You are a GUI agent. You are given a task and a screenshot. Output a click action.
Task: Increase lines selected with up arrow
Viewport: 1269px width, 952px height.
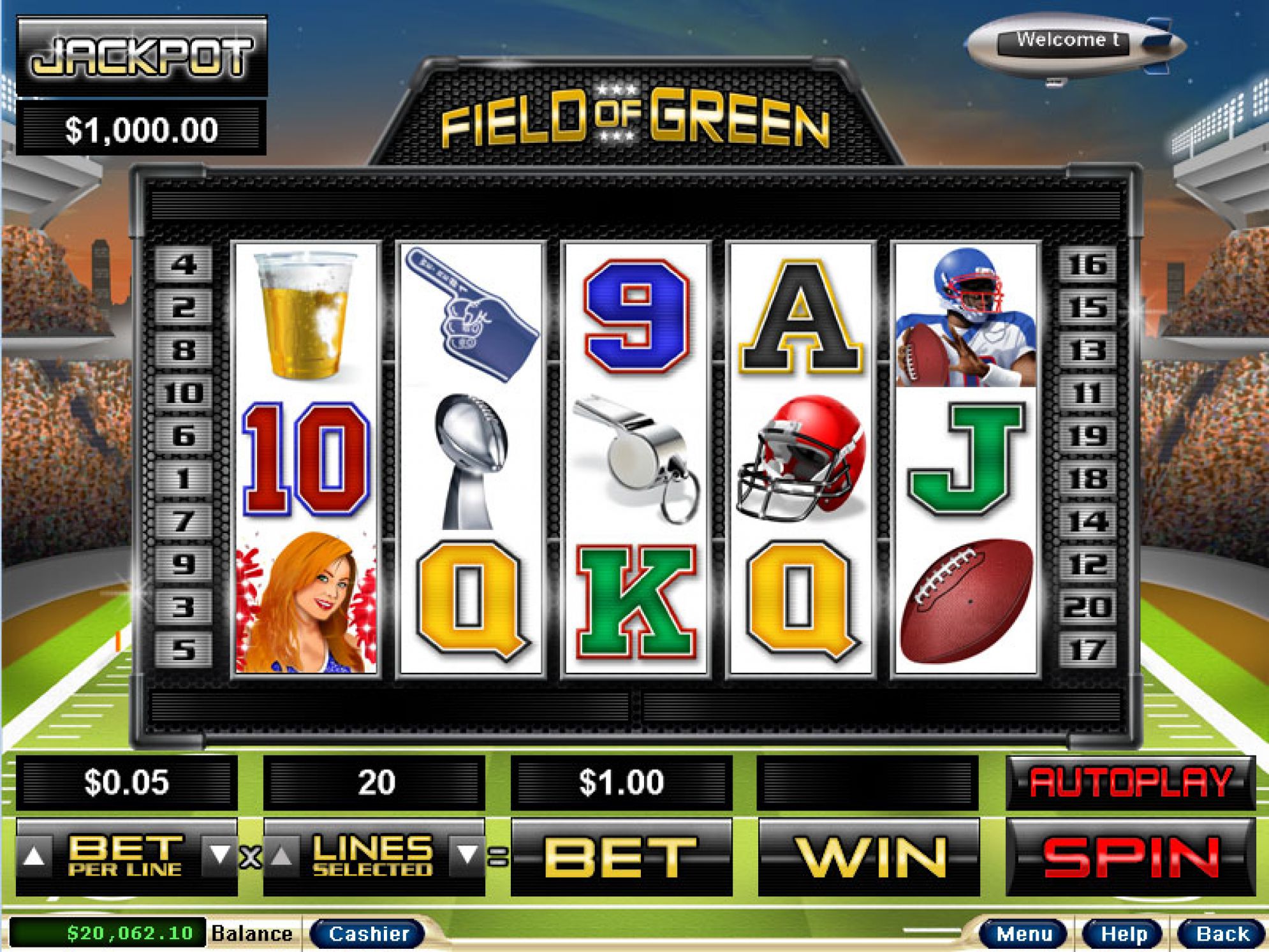click(x=282, y=856)
